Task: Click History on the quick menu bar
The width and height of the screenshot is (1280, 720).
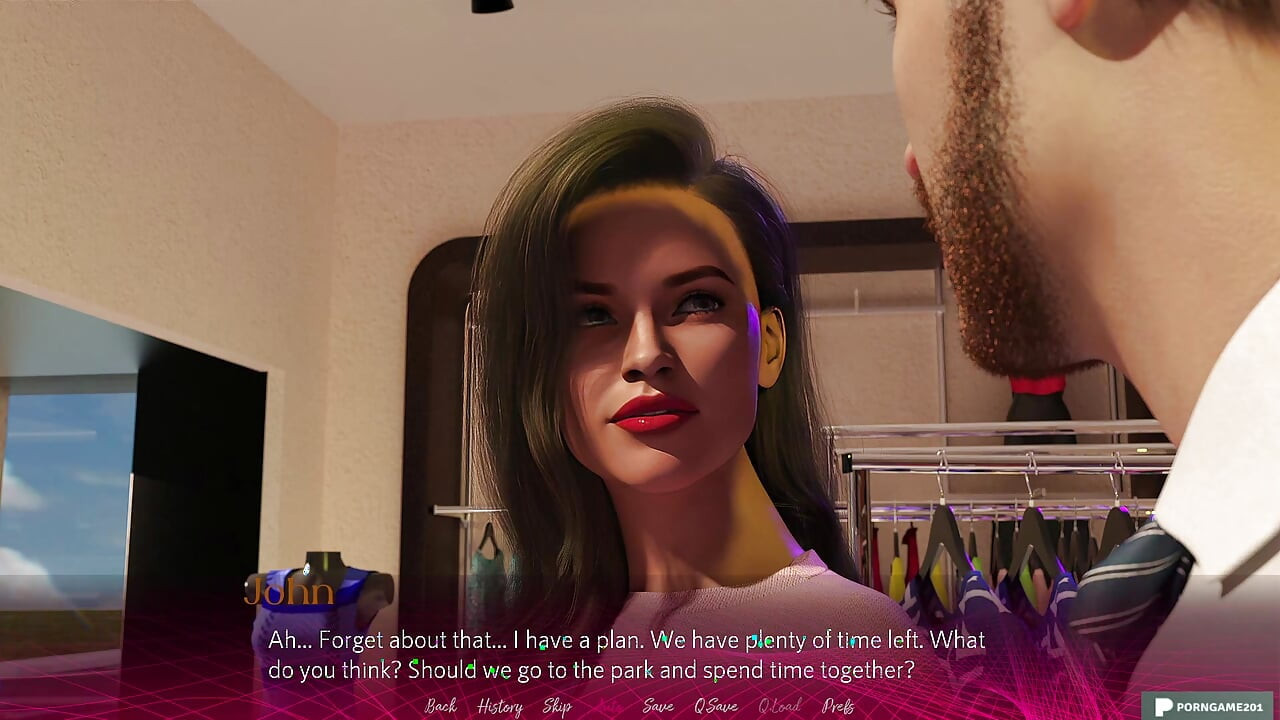Action: pyautogui.click(x=500, y=706)
